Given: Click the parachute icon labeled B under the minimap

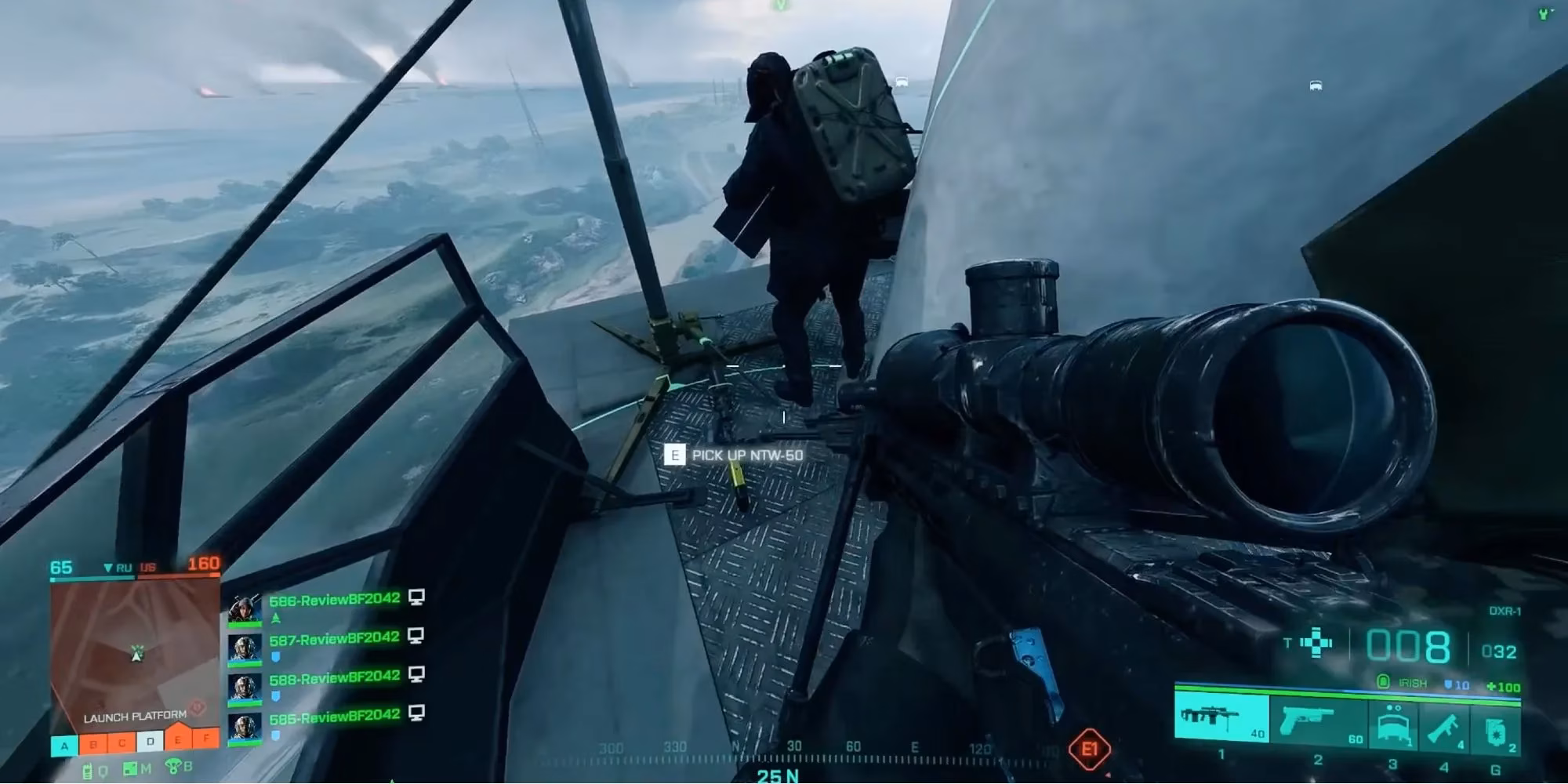Looking at the screenshot, I should pos(172,766).
